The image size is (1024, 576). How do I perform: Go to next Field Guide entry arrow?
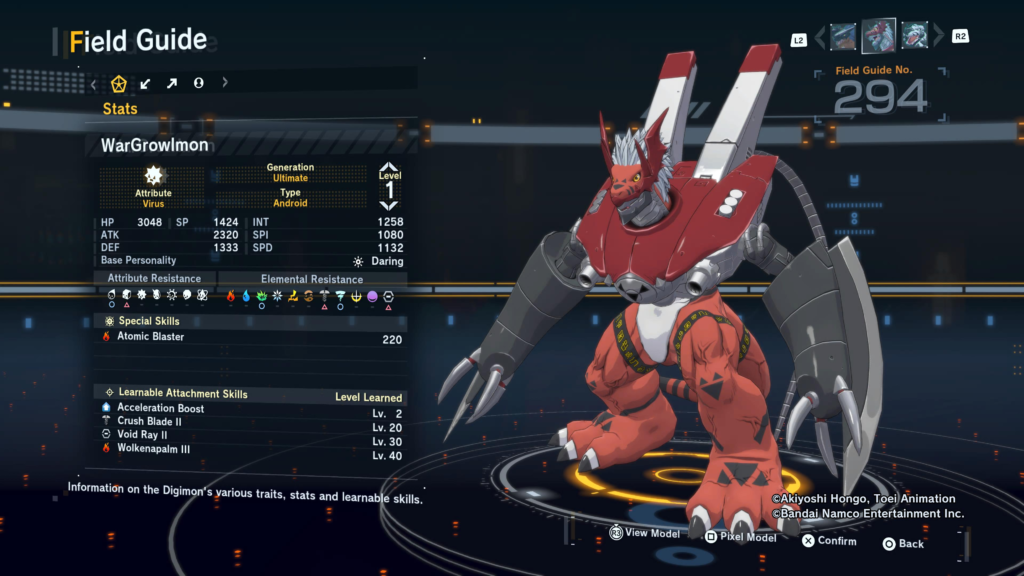(937, 38)
